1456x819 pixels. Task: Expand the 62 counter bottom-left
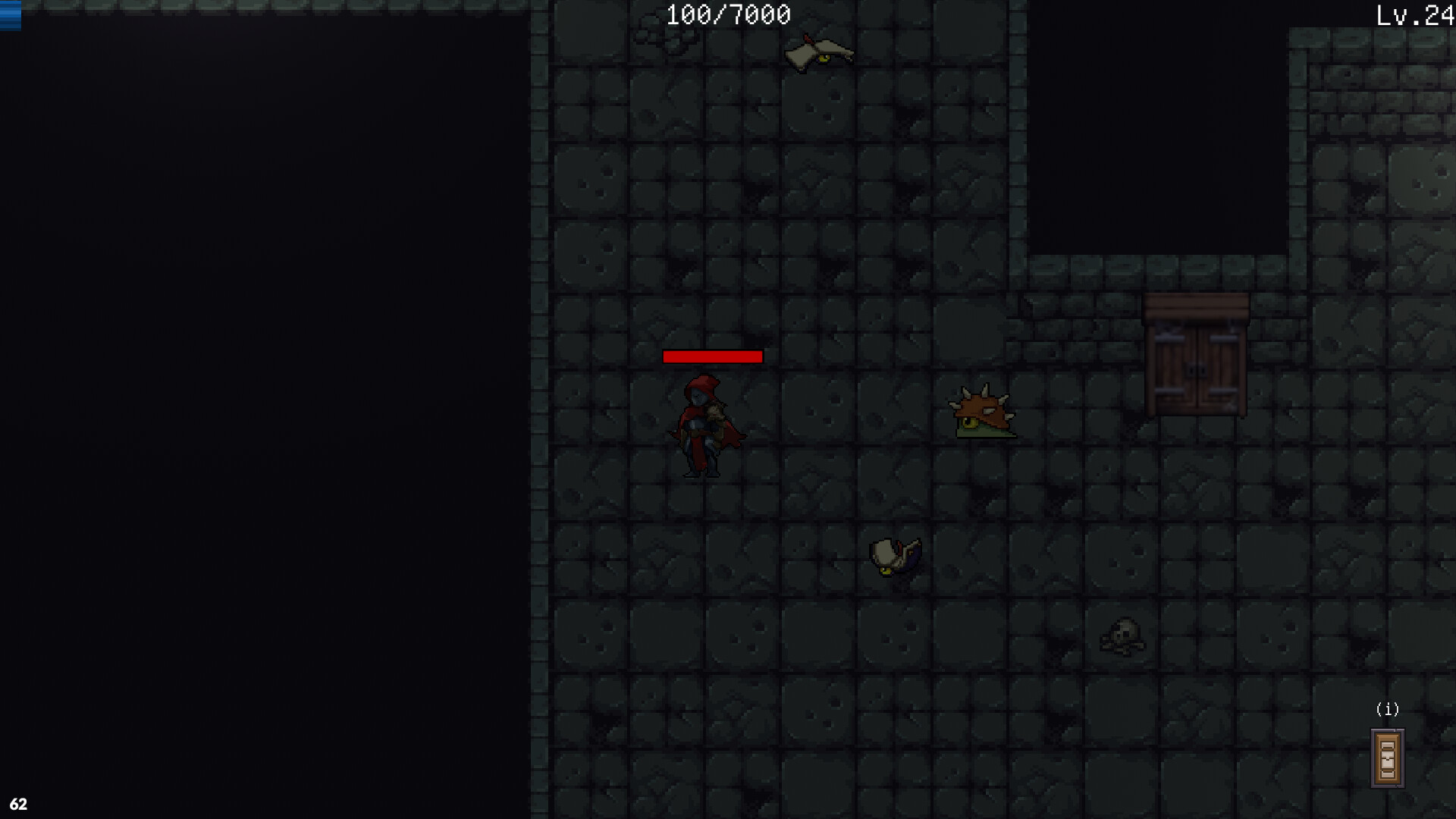coord(20,802)
